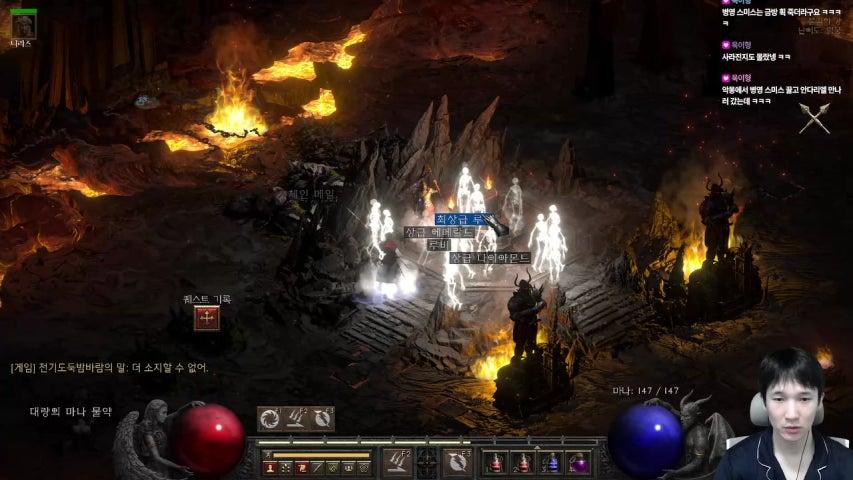
Task: Open the right skill slot on the action bar
Action: [x=459, y=462]
